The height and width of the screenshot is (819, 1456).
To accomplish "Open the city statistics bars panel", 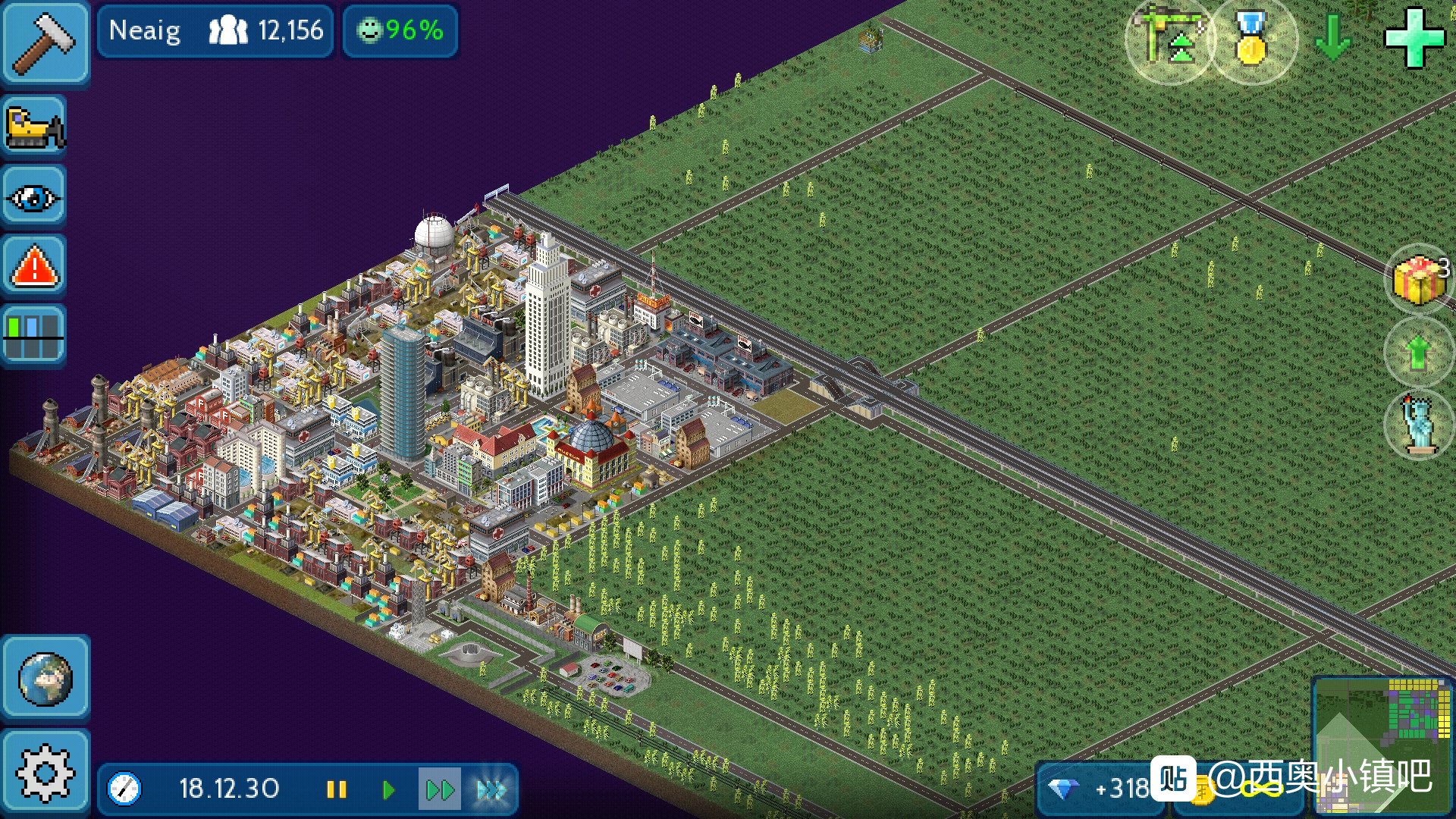I will [34, 336].
